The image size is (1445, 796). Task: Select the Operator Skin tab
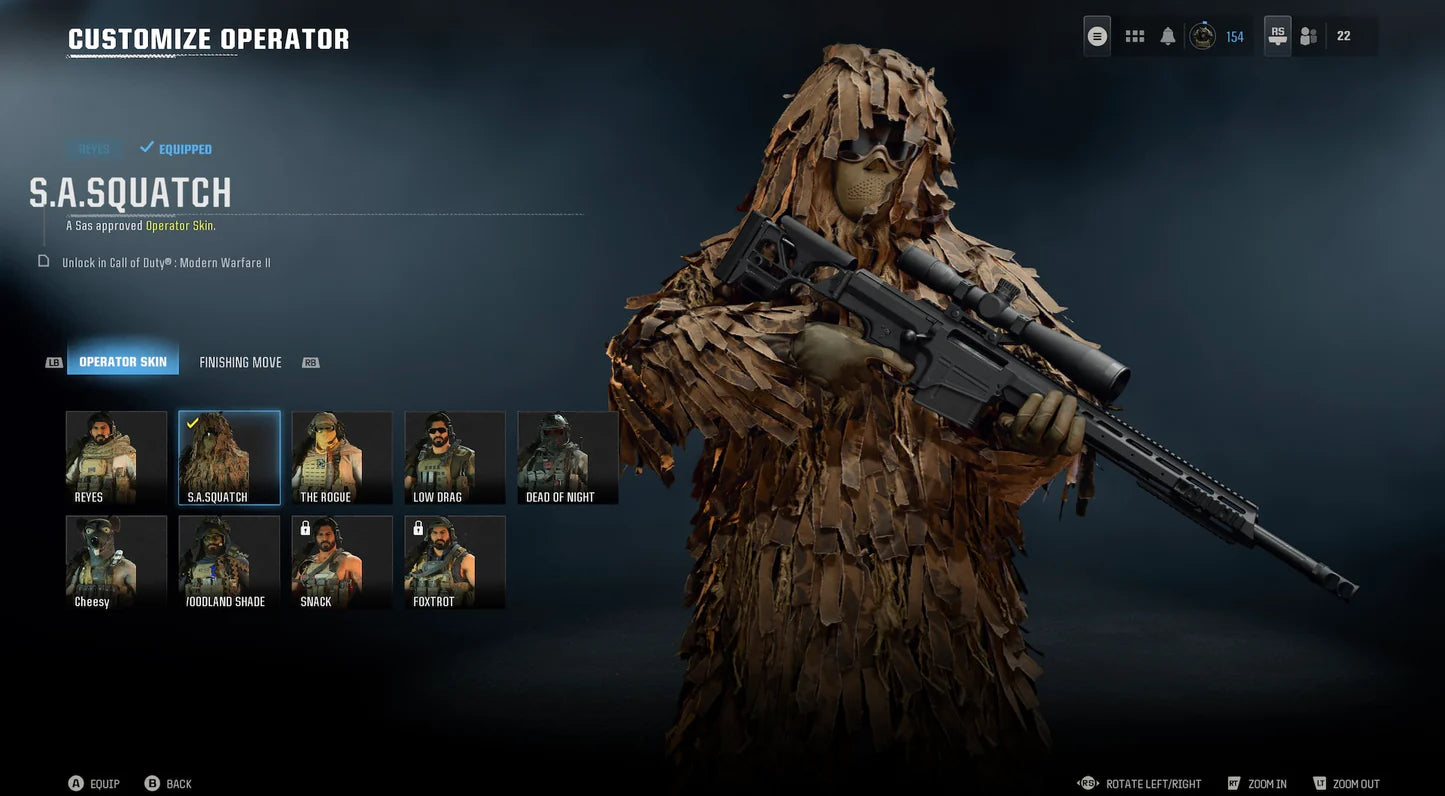point(122,361)
